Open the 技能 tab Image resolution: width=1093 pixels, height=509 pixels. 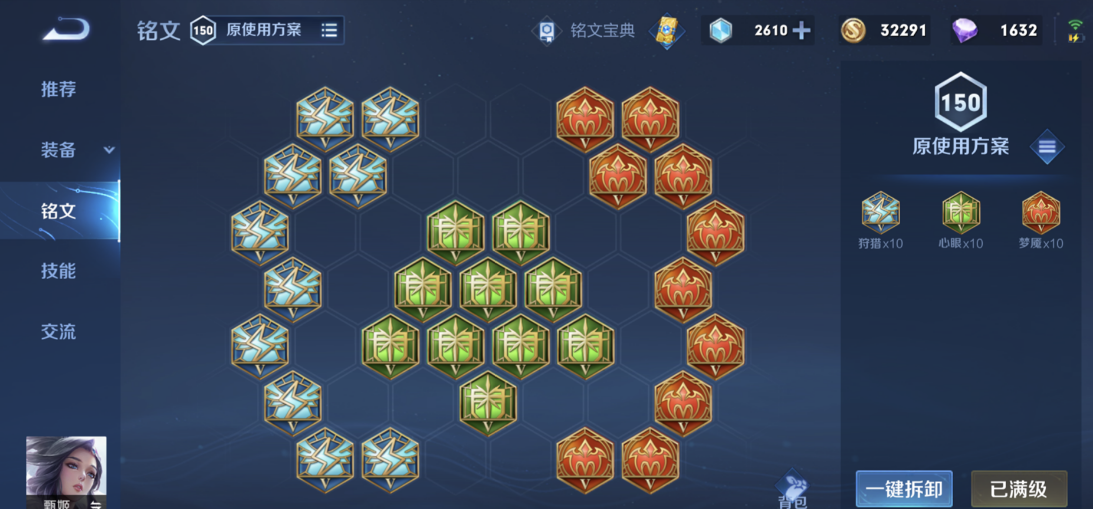tap(58, 271)
